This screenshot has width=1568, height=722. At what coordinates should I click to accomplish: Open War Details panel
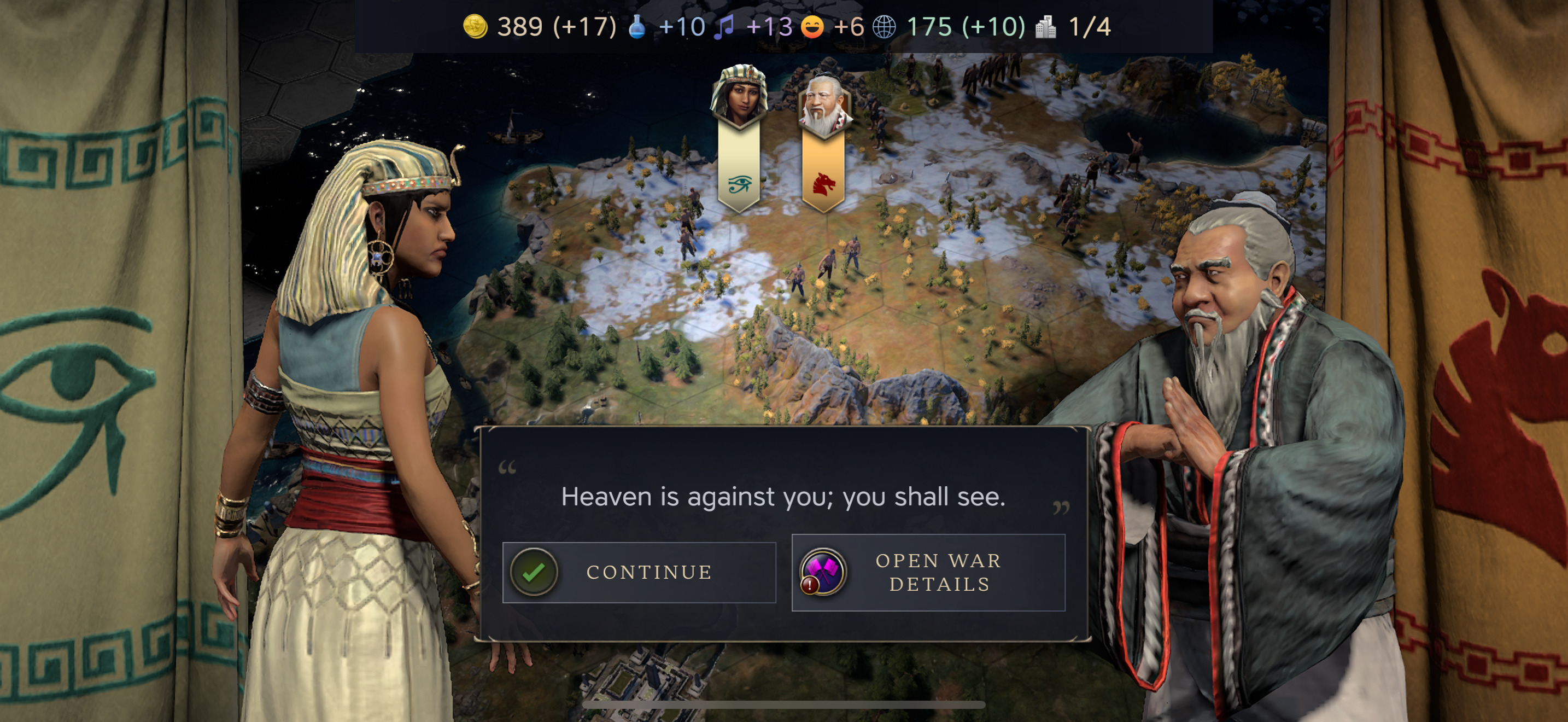(x=928, y=572)
